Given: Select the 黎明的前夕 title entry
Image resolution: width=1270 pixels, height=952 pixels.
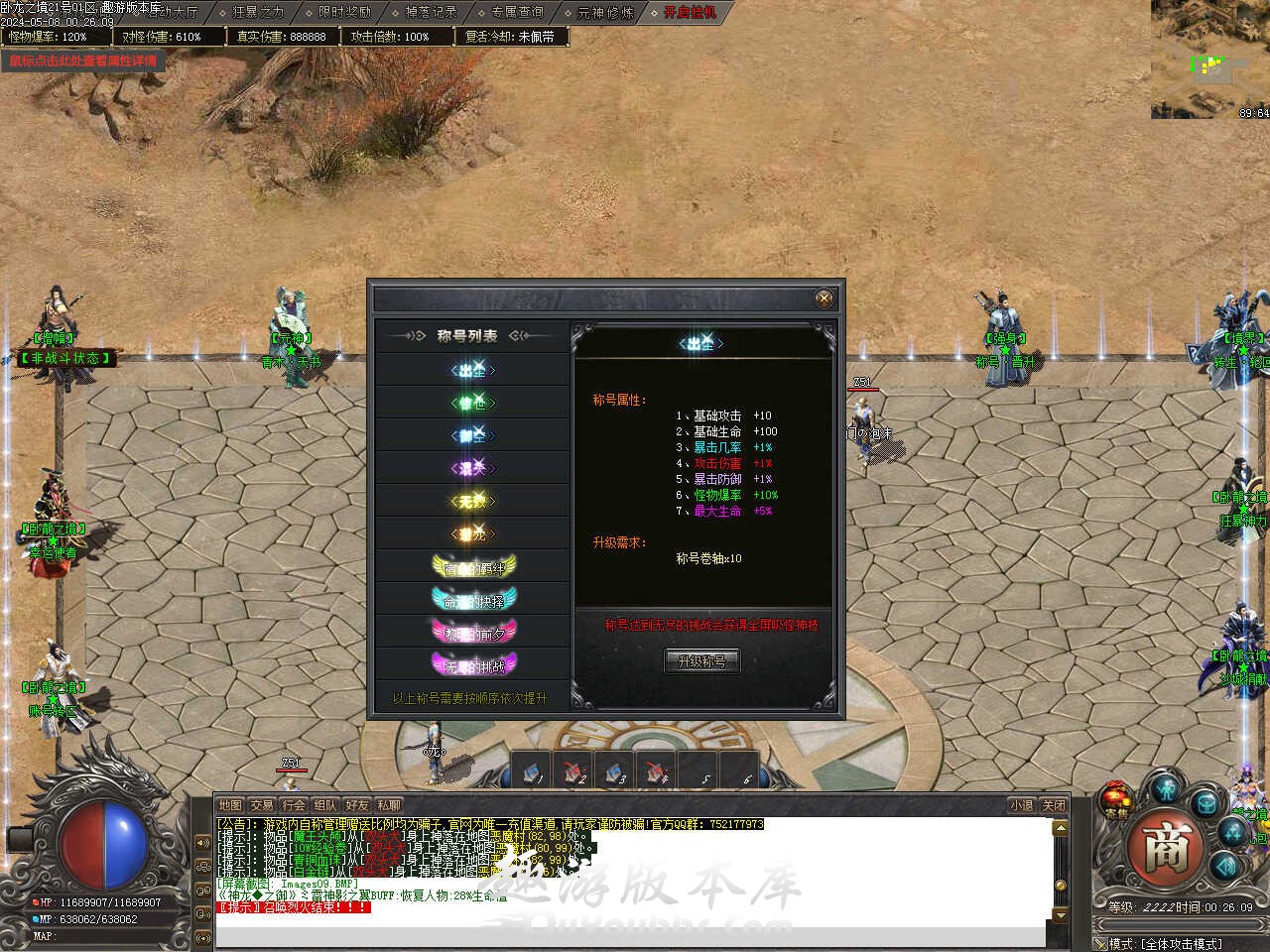Looking at the screenshot, I should click(474, 632).
